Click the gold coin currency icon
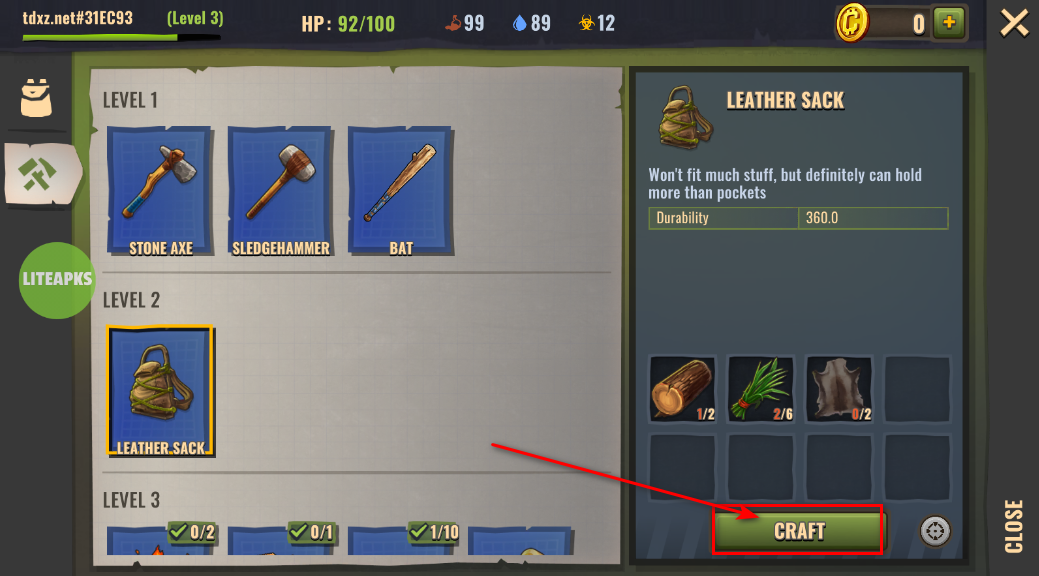Image resolution: width=1039 pixels, height=576 pixels. coord(854,22)
